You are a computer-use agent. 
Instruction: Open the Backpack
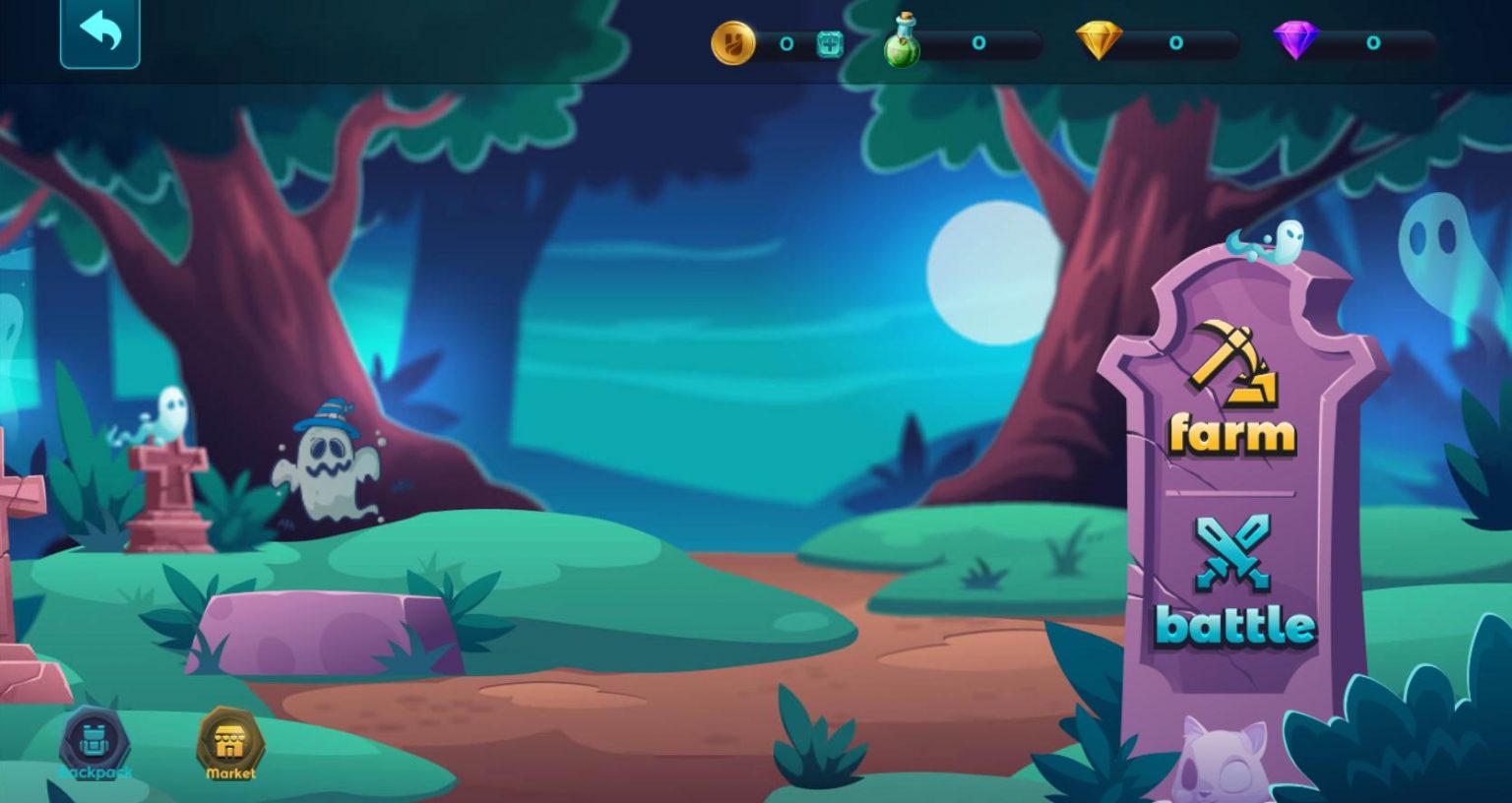coord(94,740)
